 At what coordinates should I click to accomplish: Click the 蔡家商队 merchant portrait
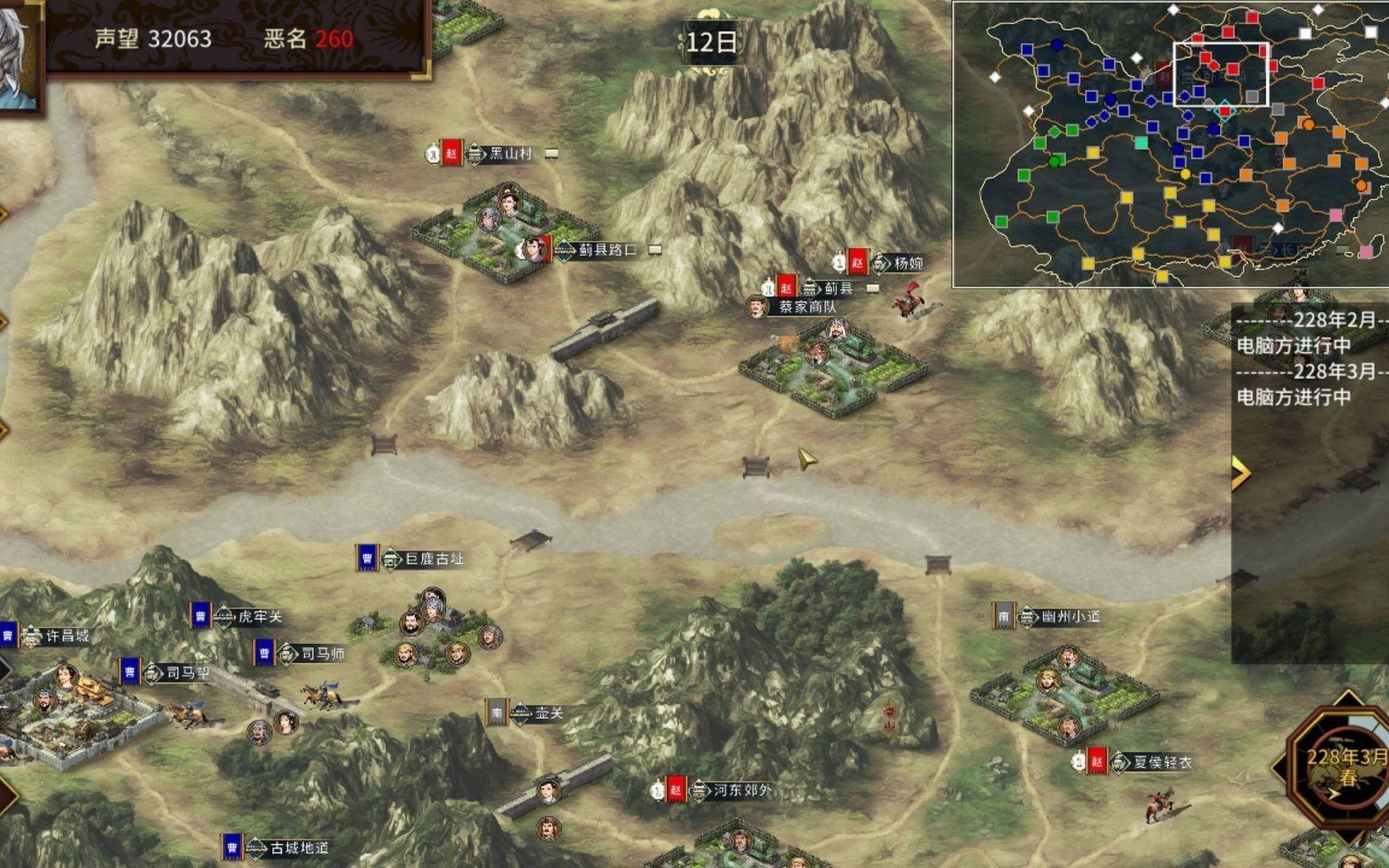(756, 307)
